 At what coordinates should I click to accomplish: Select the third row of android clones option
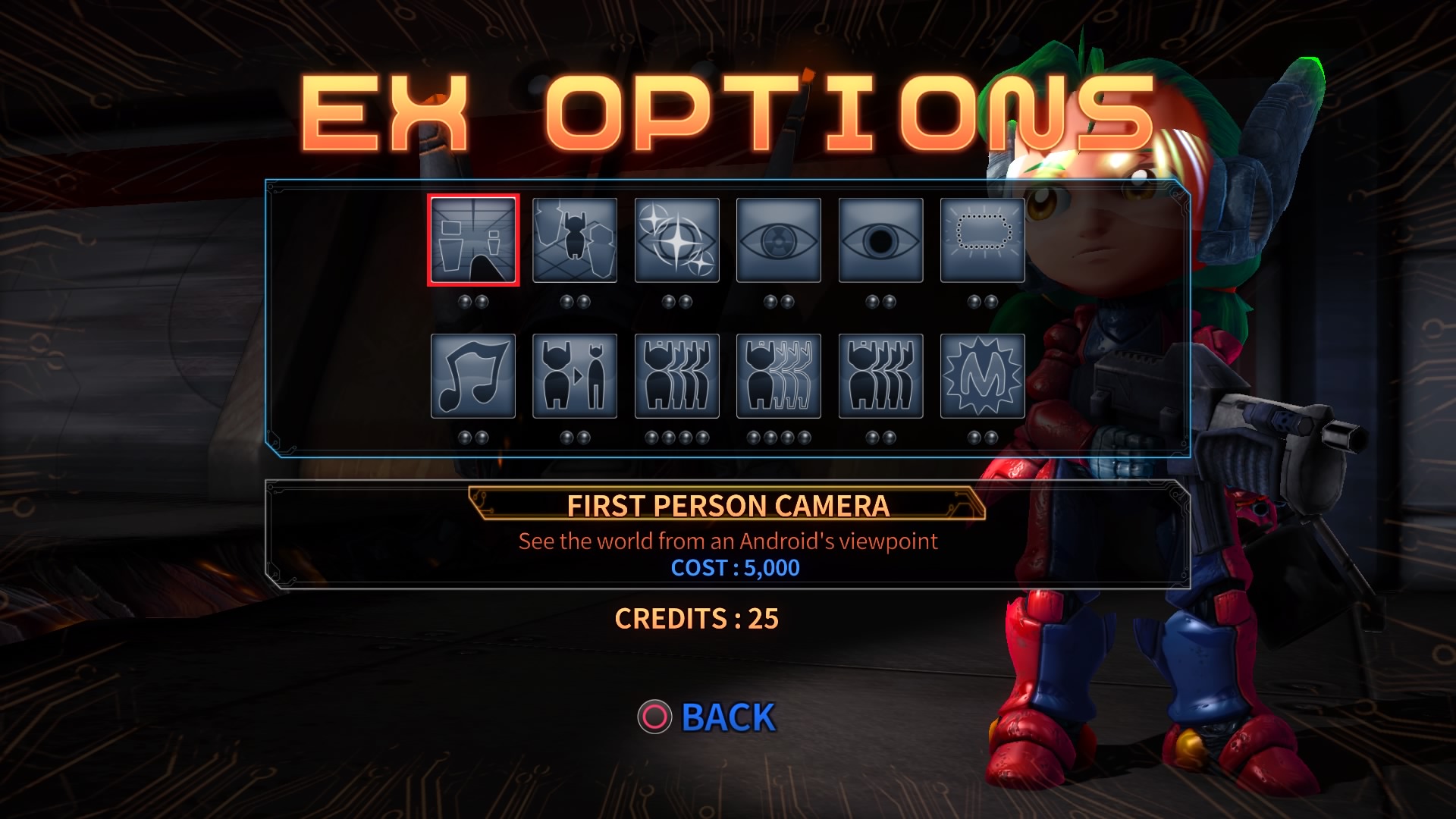coord(880,377)
